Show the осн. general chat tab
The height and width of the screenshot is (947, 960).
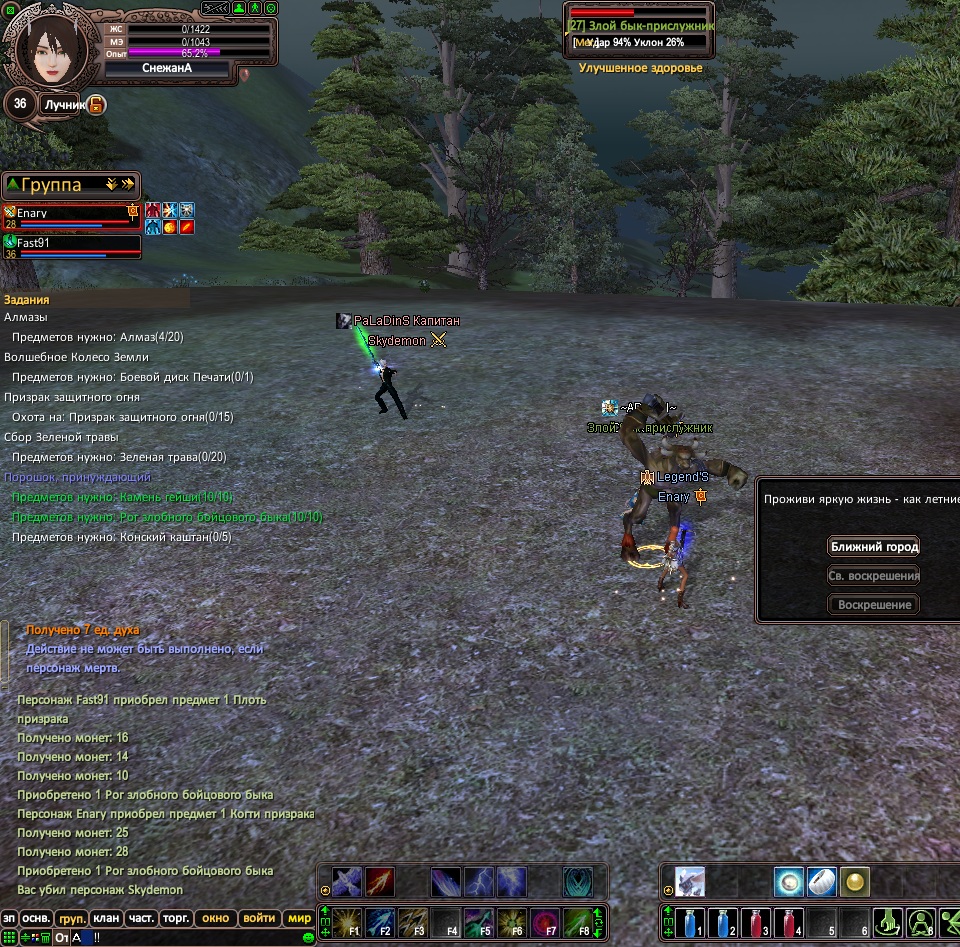pyautogui.click(x=37, y=918)
